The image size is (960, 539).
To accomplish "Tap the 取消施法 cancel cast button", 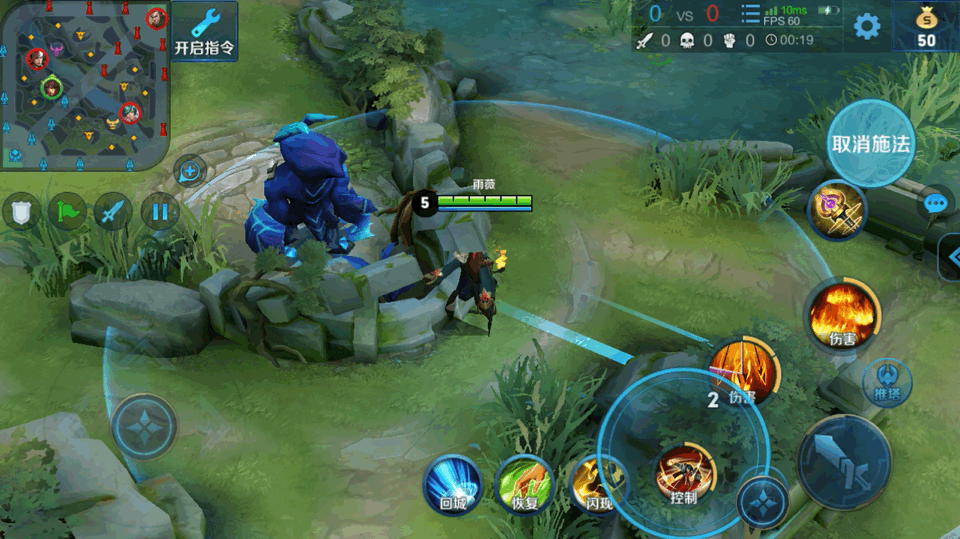I will tap(871, 143).
